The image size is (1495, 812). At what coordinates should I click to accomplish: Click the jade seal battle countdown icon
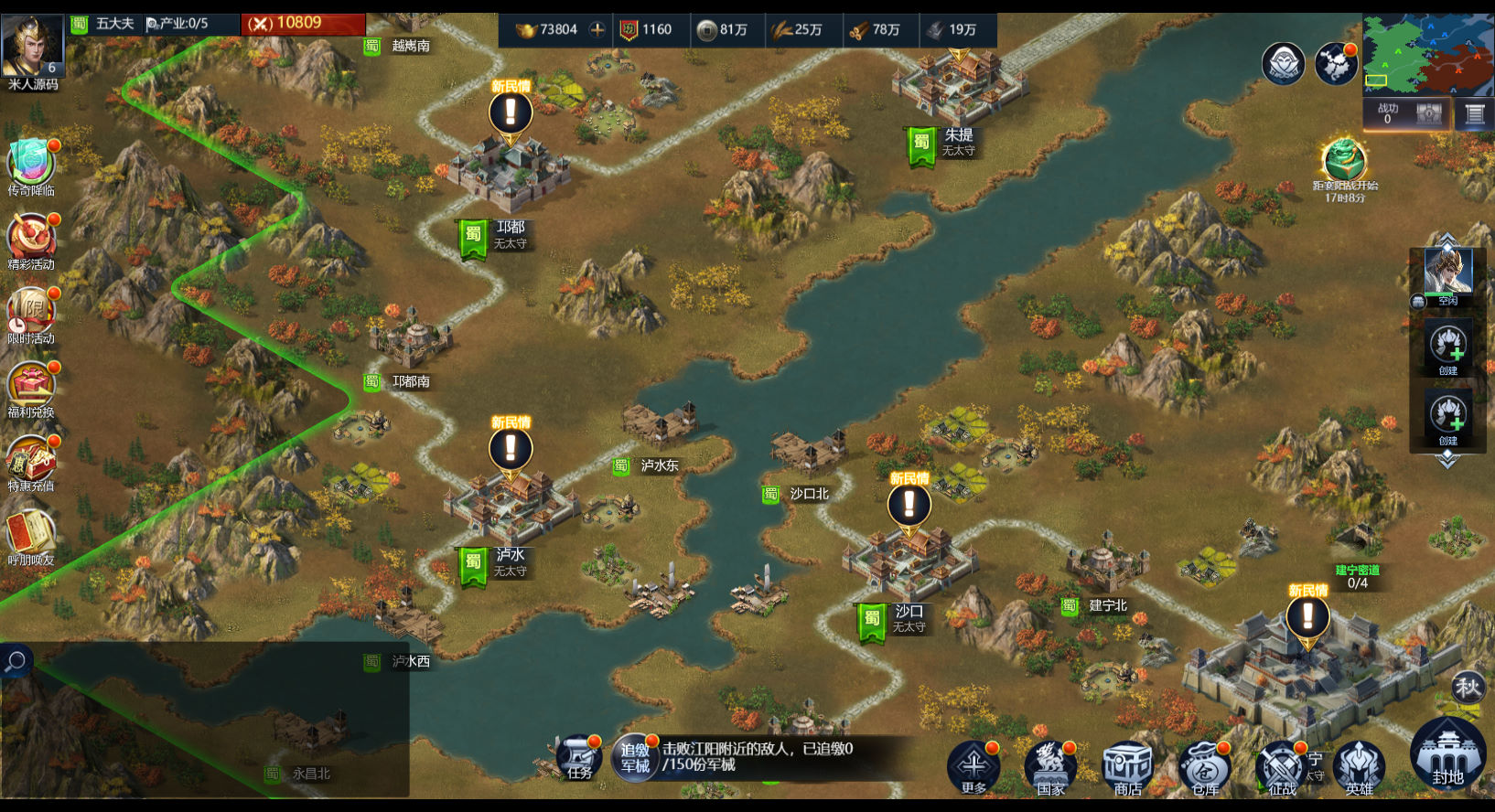tap(1344, 159)
